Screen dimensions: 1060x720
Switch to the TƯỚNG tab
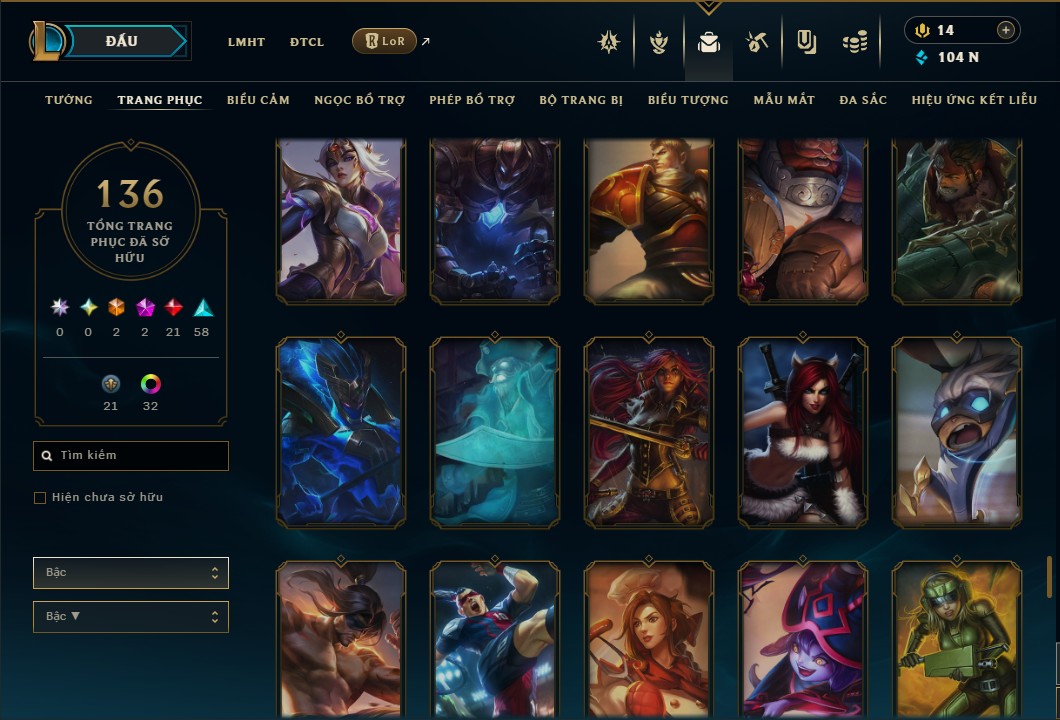click(69, 100)
